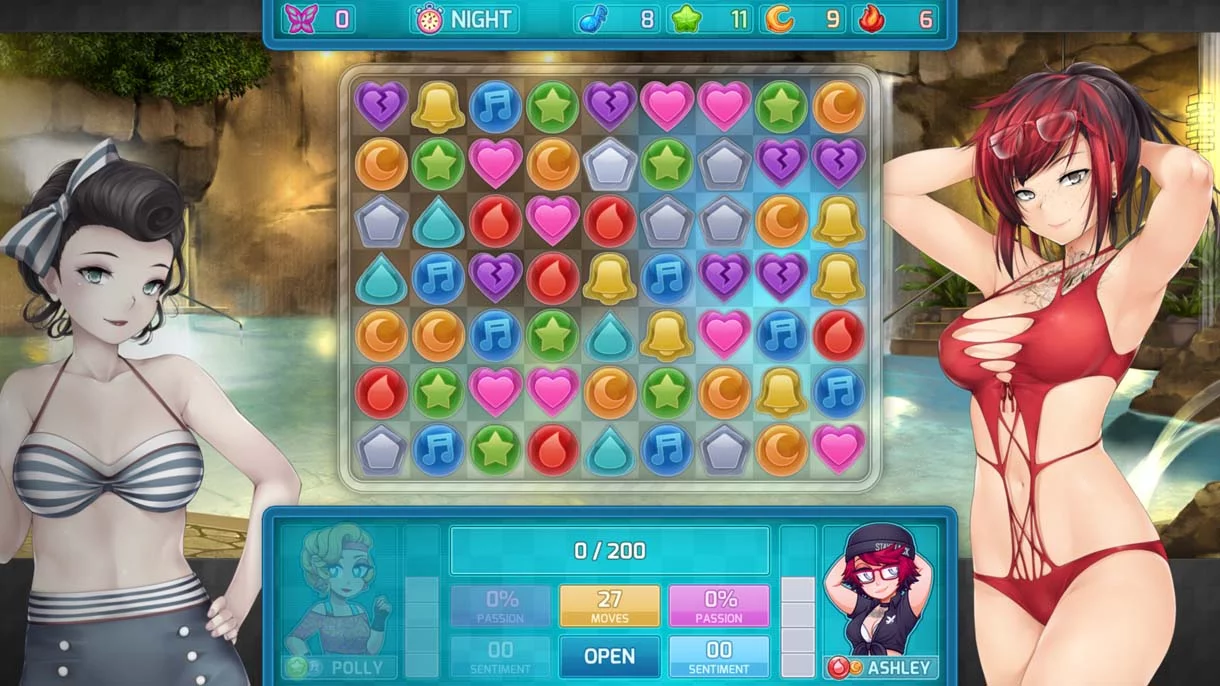This screenshot has width=1220, height=686.
Task: Switch to Polly's faded portrait
Action: (x=338, y=590)
